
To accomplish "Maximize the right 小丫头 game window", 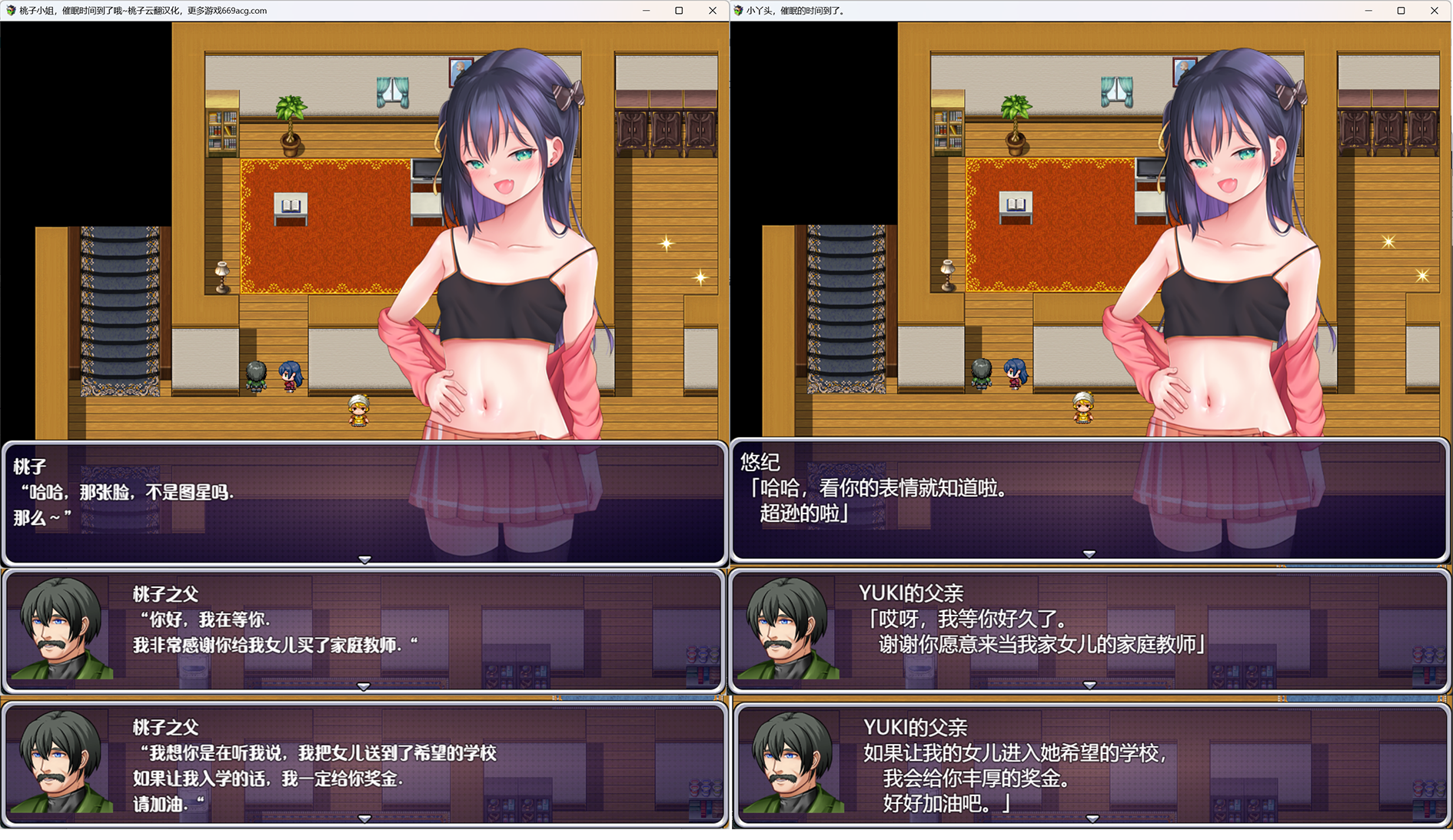I will click(x=1402, y=11).
